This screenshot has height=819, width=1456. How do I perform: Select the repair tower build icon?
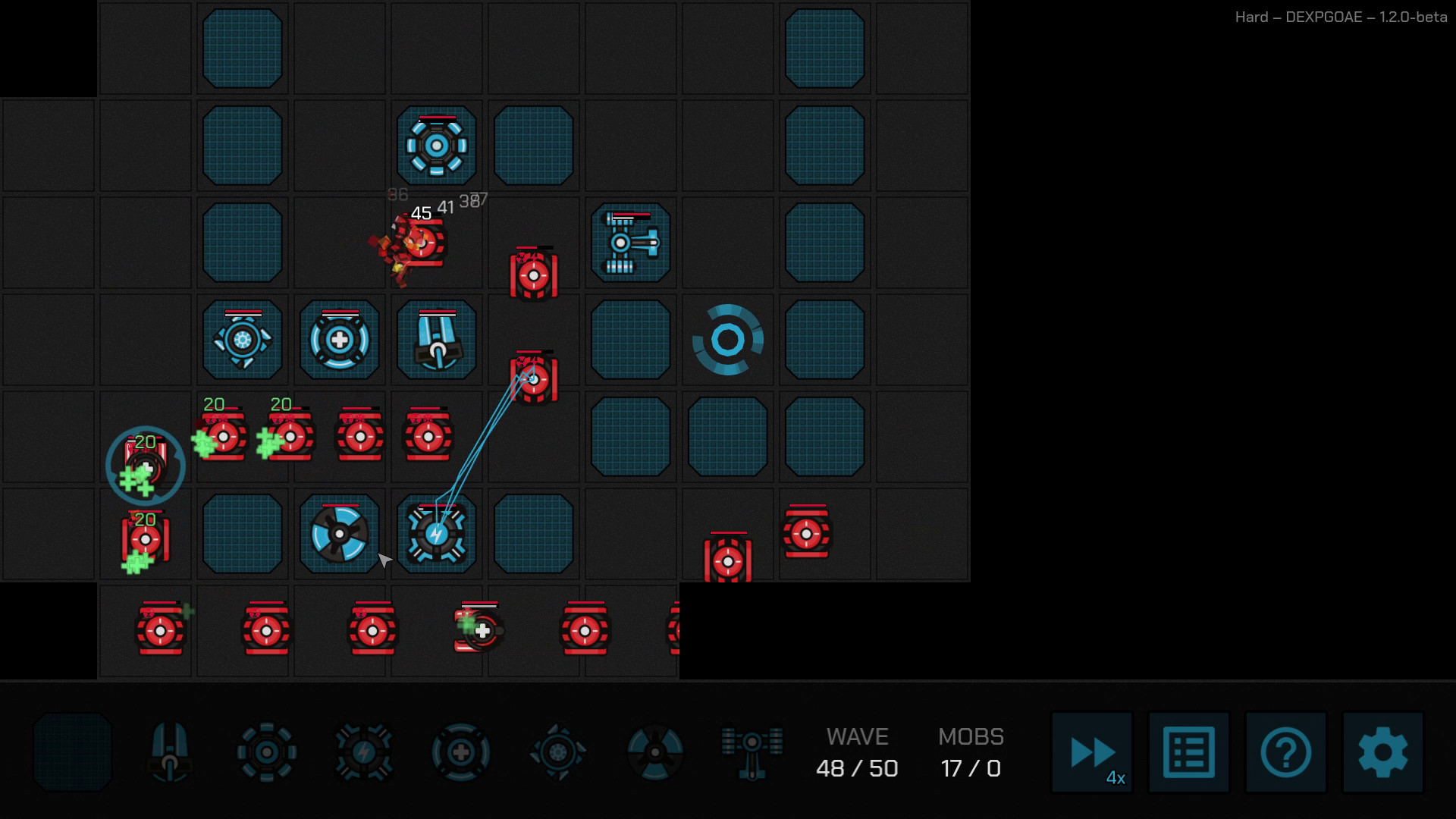[x=460, y=751]
